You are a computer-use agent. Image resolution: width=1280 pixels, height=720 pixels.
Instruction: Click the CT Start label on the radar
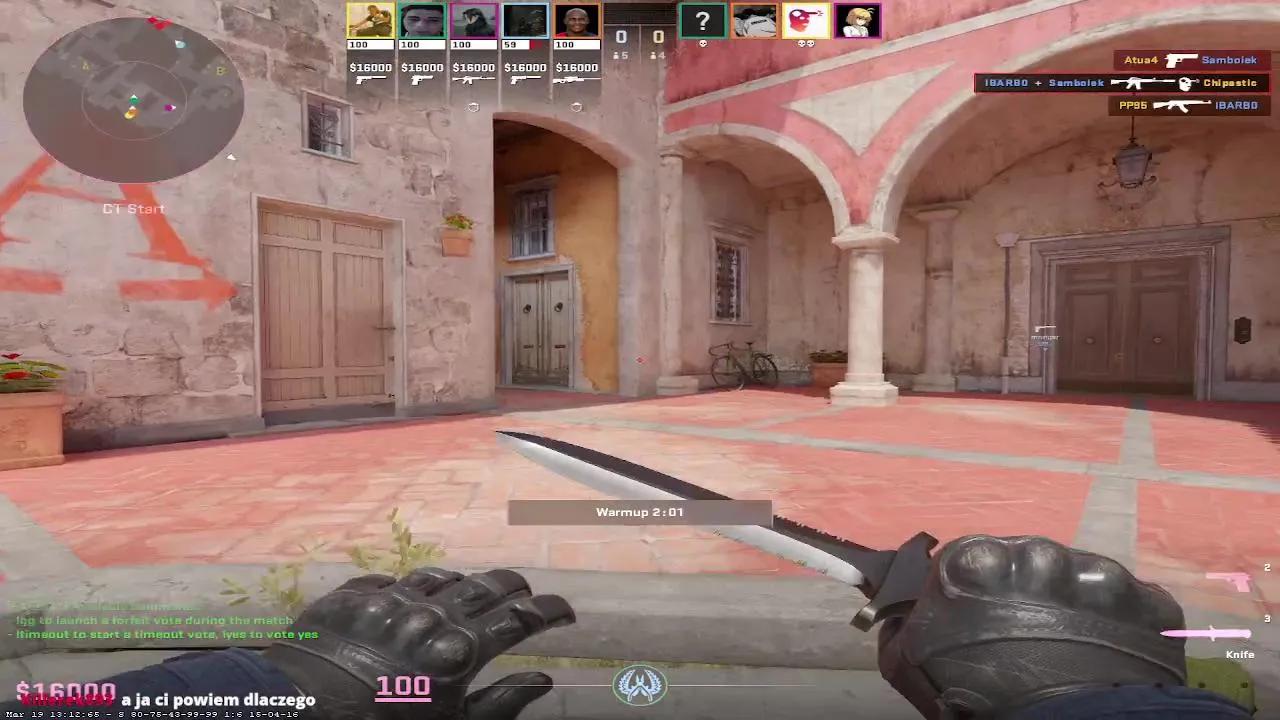133,209
